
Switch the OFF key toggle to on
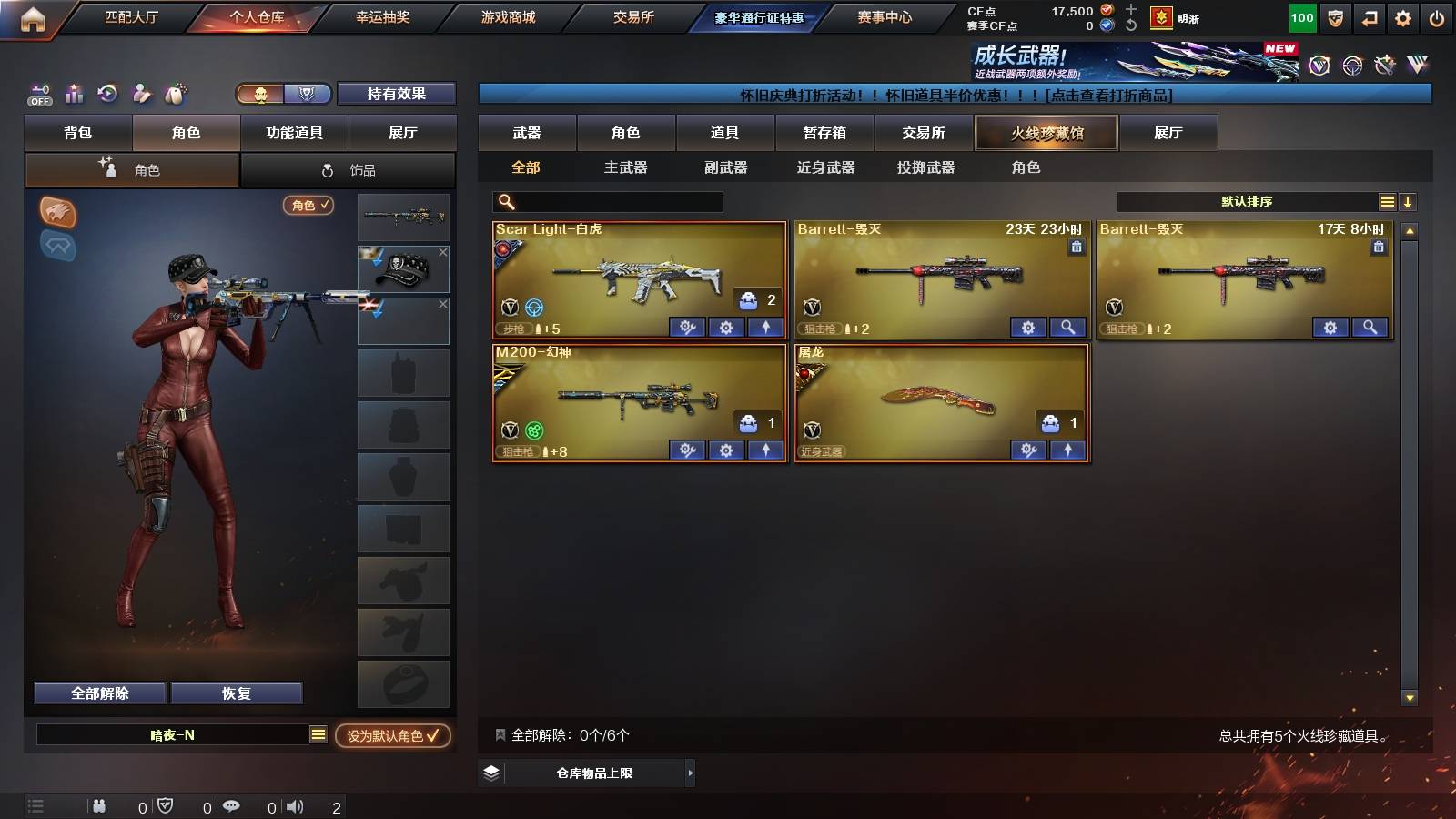[39, 95]
